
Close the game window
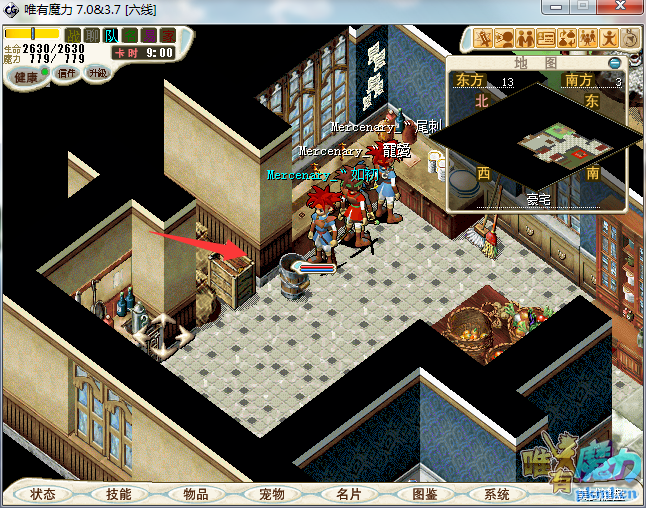click(x=619, y=8)
